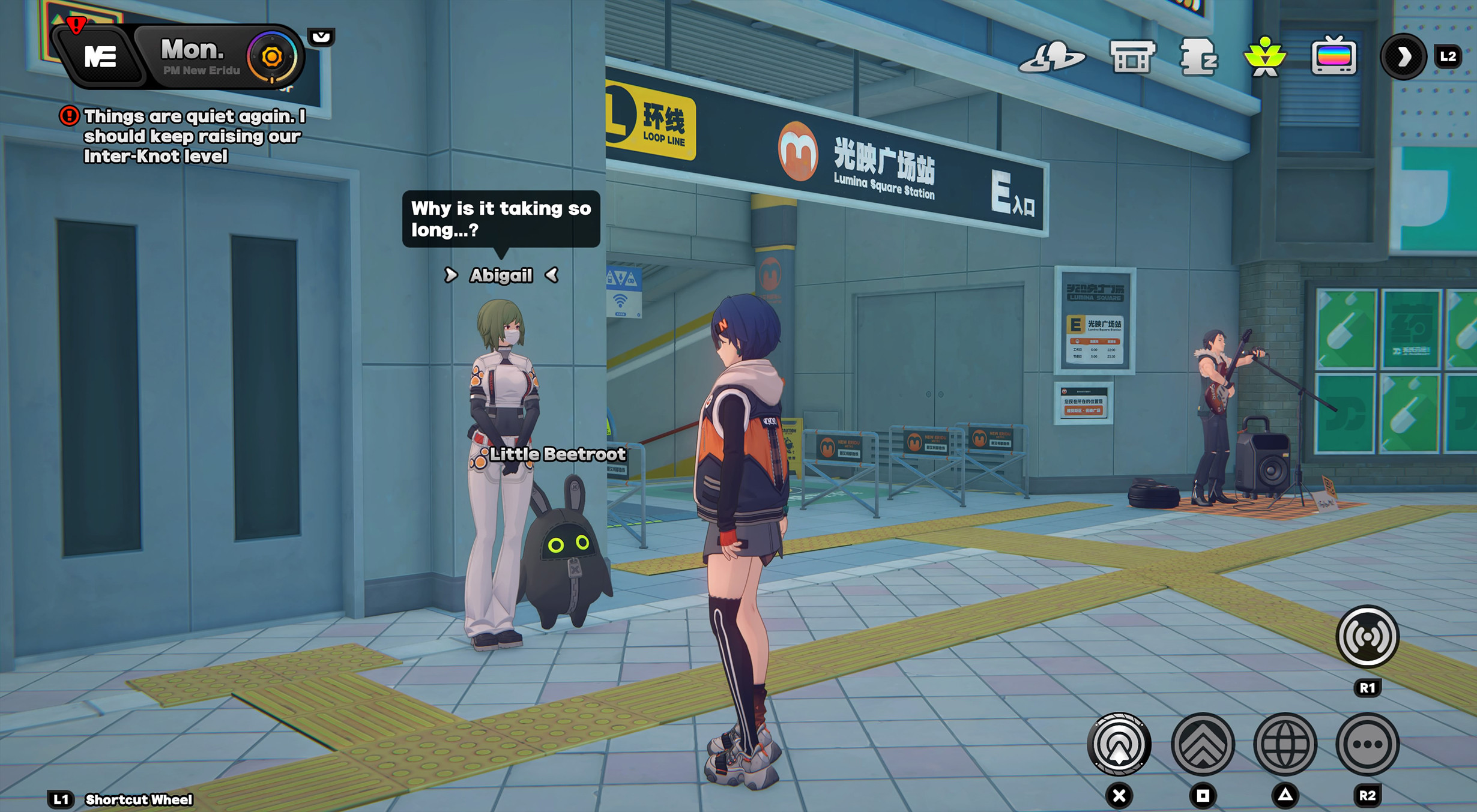Open the storefront shop icon

(x=1132, y=58)
